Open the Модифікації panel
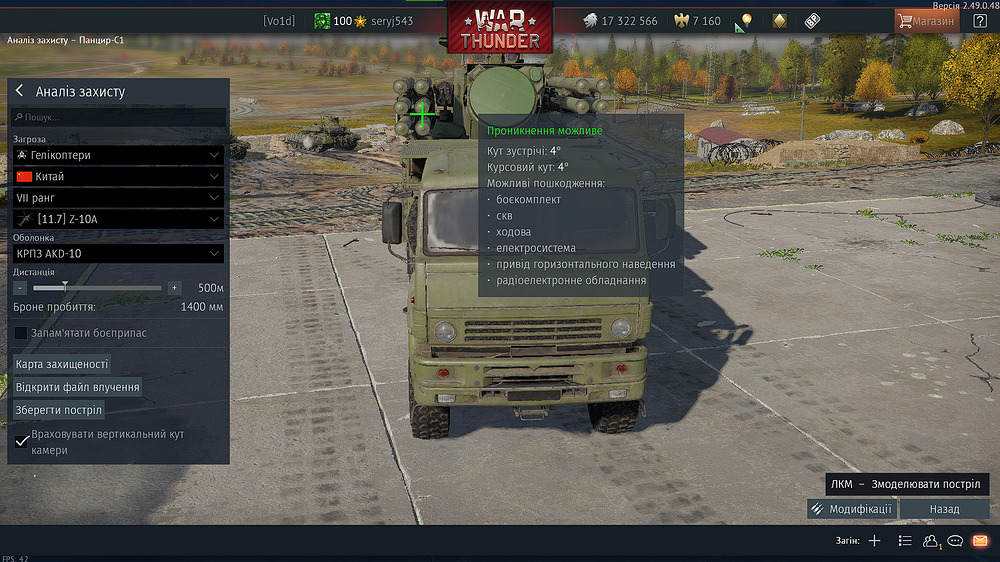This screenshot has height=562, width=1000. [852, 509]
